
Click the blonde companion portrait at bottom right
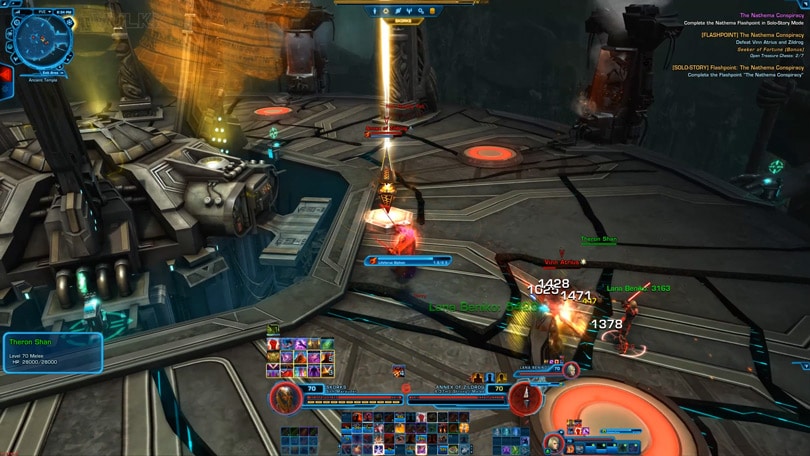pos(553,441)
